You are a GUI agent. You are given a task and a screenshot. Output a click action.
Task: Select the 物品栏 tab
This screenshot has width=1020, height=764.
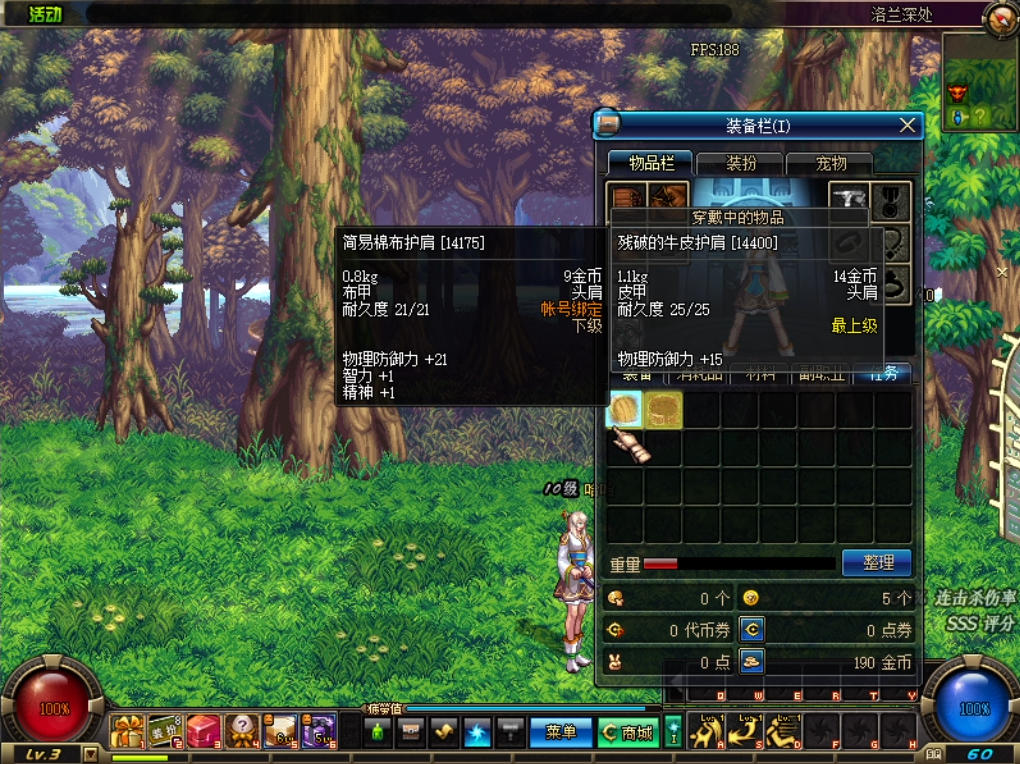tap(651, 163)
